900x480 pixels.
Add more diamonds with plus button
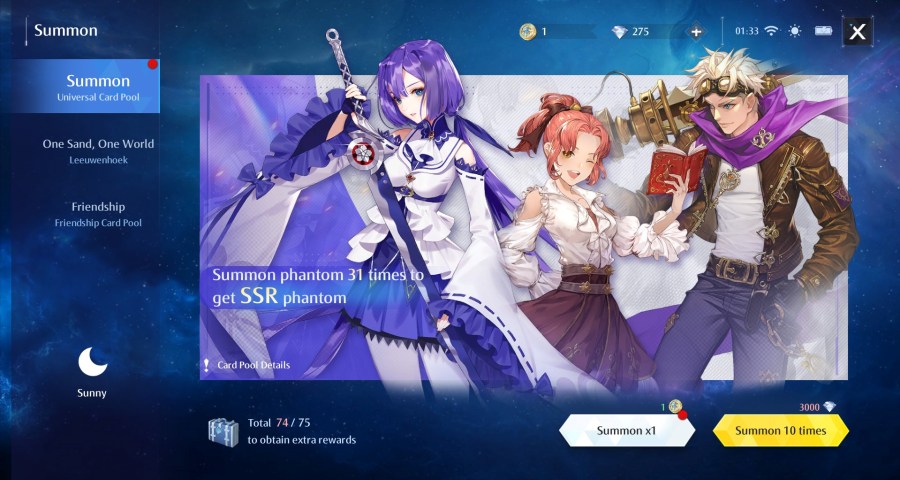coord(696,31)
